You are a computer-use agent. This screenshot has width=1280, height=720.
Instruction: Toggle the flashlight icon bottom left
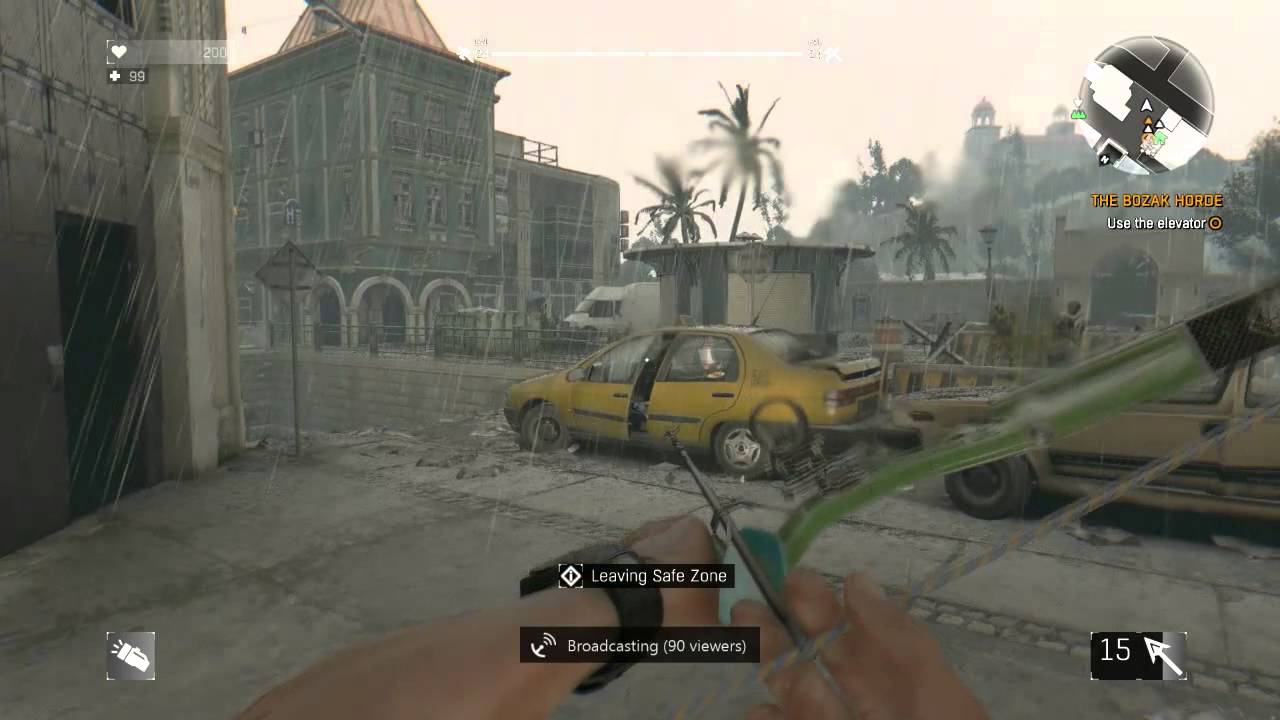point(130,655)
